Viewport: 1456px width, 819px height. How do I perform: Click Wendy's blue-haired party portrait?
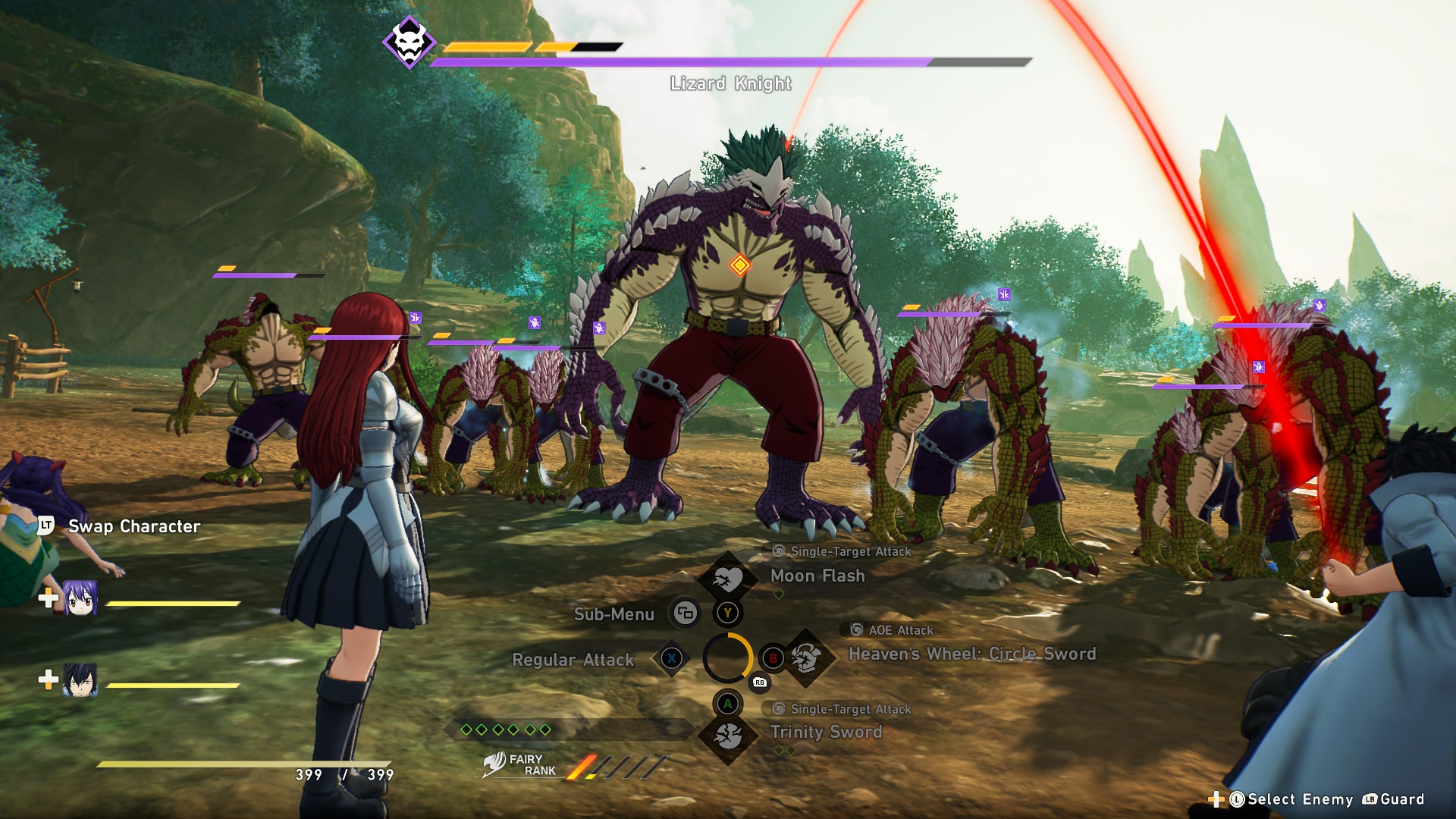[x=80, y=599]
